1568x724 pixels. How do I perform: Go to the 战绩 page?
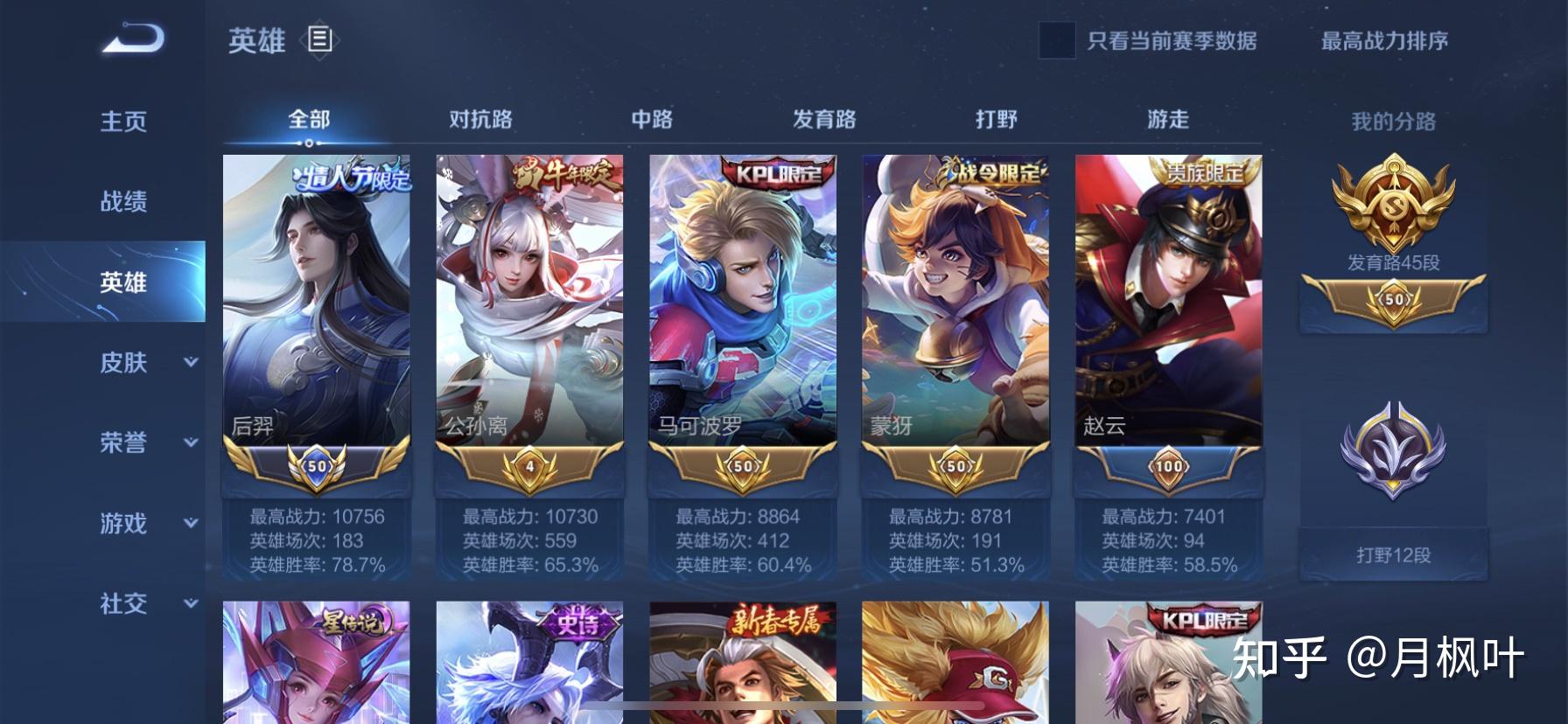point(122,202)
